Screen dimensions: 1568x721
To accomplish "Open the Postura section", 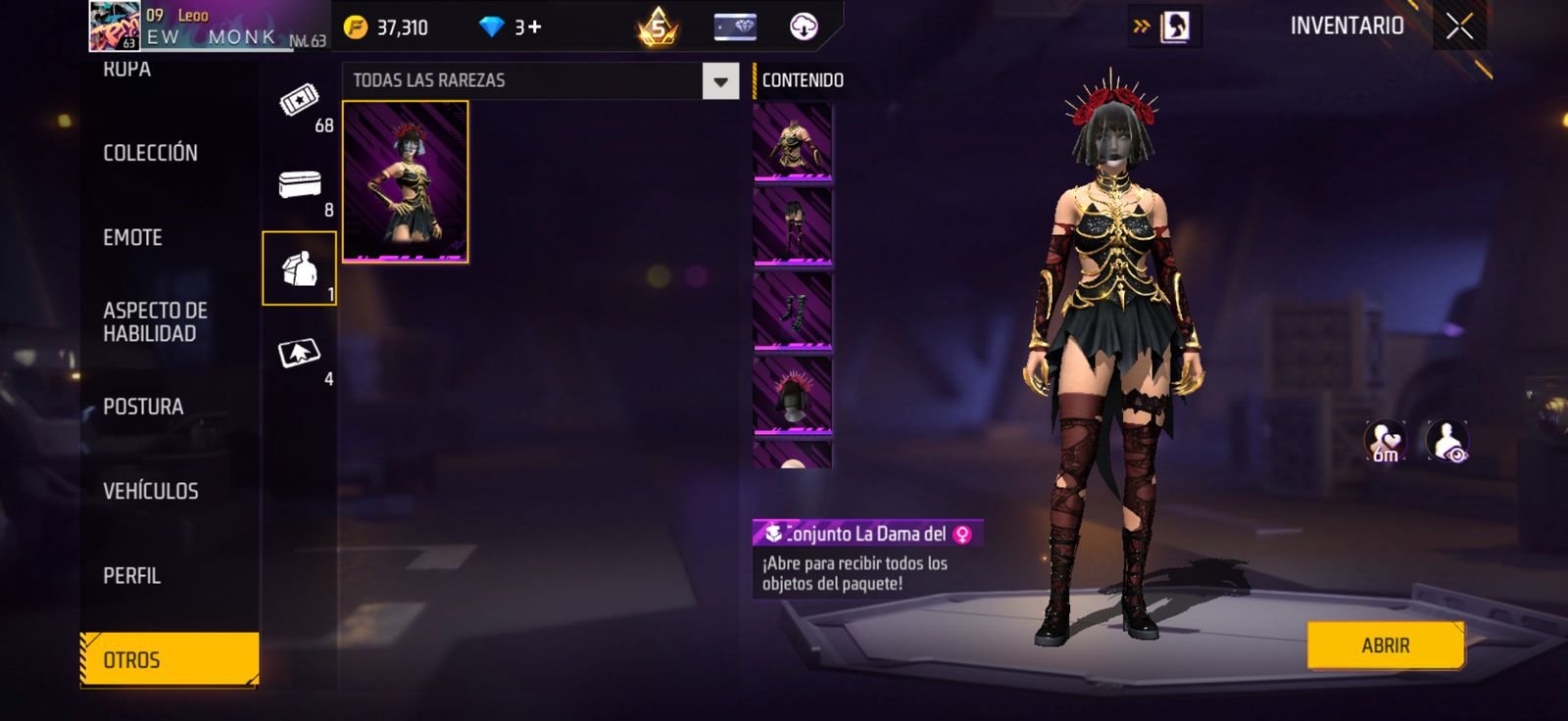I will pos(143,407).
